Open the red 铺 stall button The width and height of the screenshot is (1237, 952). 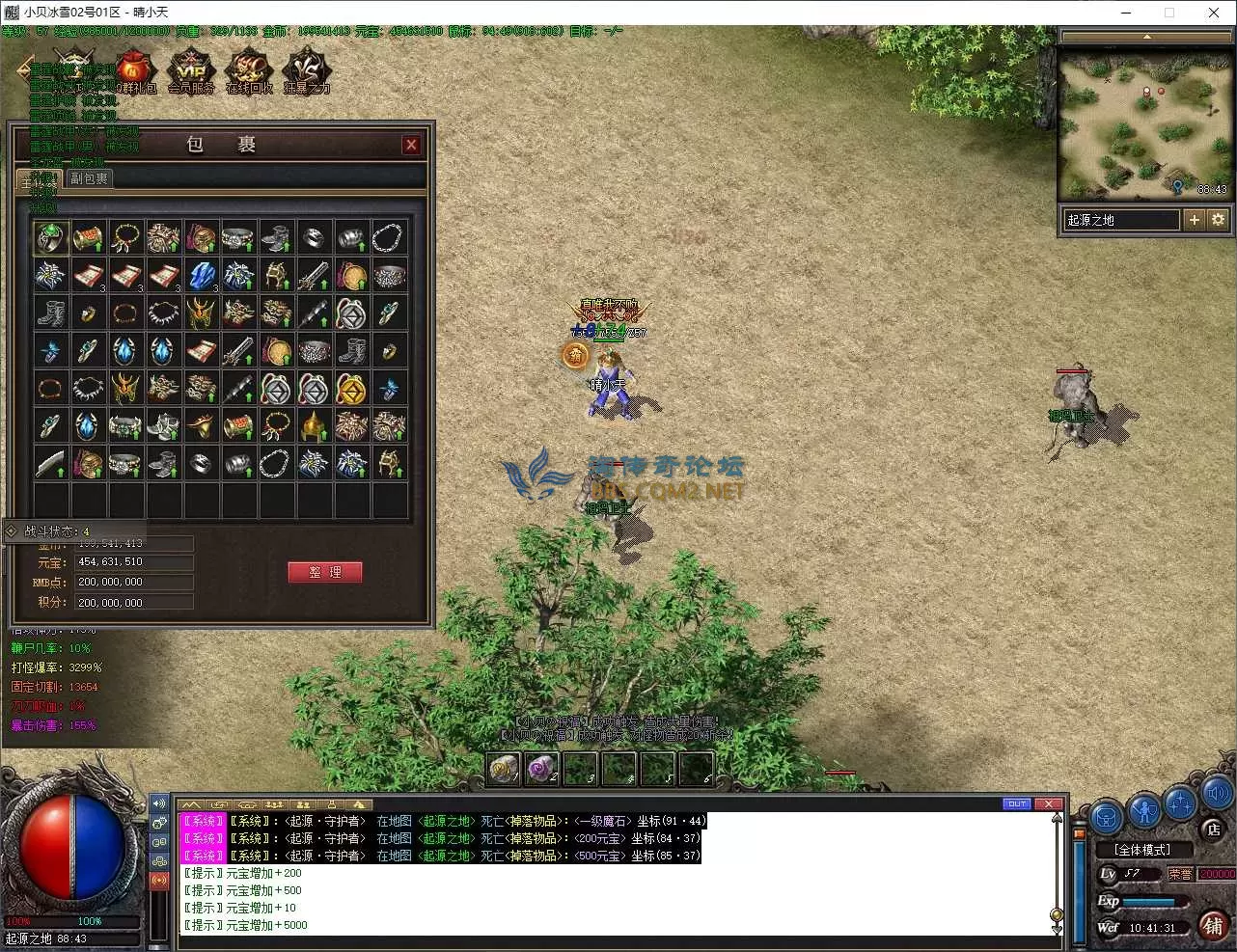[1214, 925]
